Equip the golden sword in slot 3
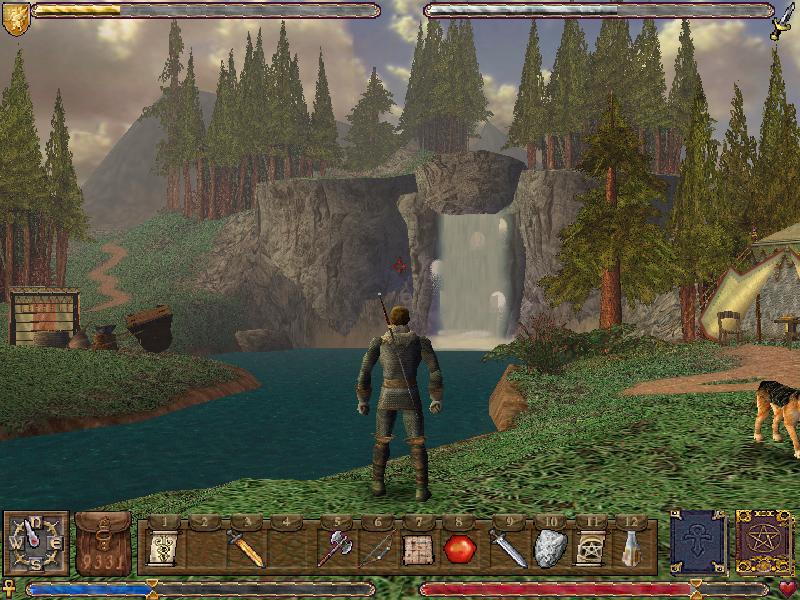This screenshot has width=800, height=600. (x=245, y=548)
